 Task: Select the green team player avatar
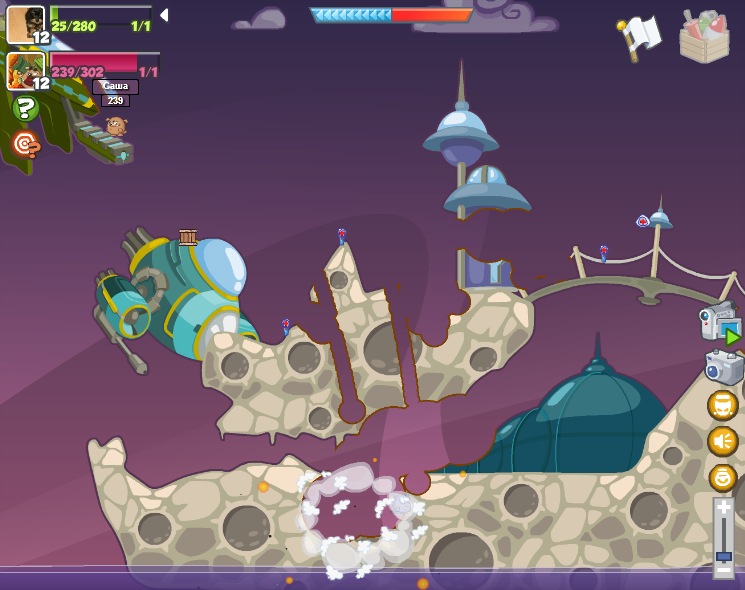pos(26,24)
